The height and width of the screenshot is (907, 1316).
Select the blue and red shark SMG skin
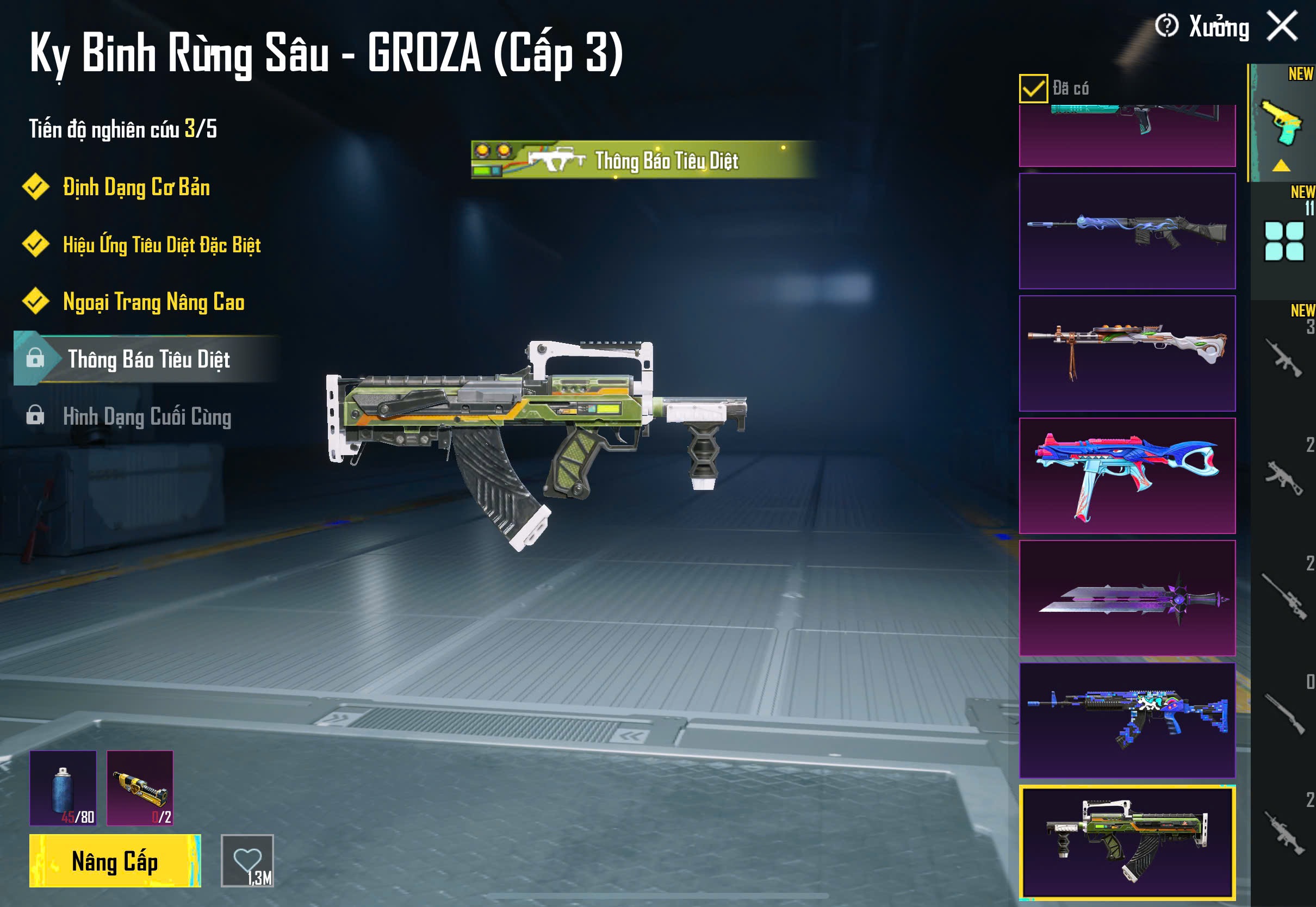1127,476
